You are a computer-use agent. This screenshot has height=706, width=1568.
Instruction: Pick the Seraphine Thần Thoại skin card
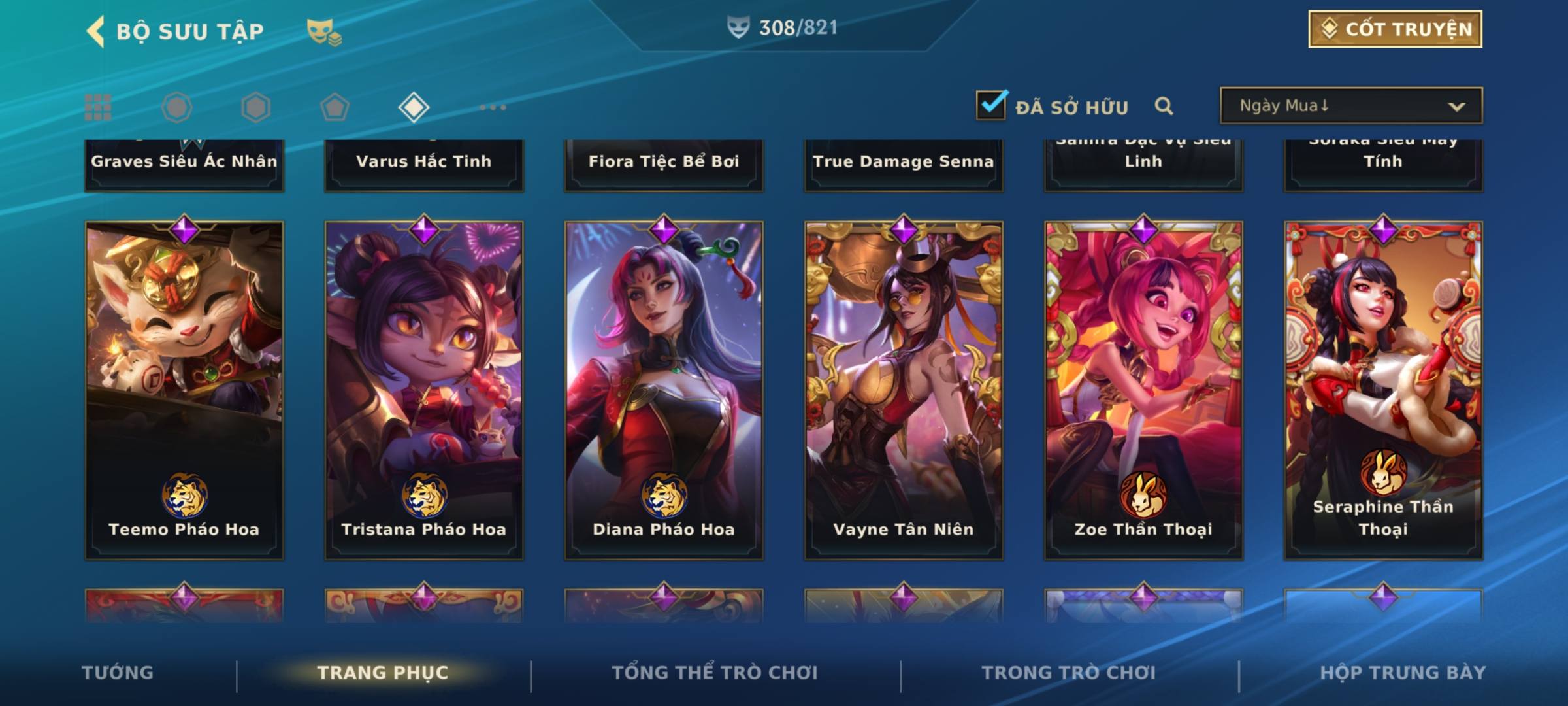pyautogui.click(x=1383, y=390)
